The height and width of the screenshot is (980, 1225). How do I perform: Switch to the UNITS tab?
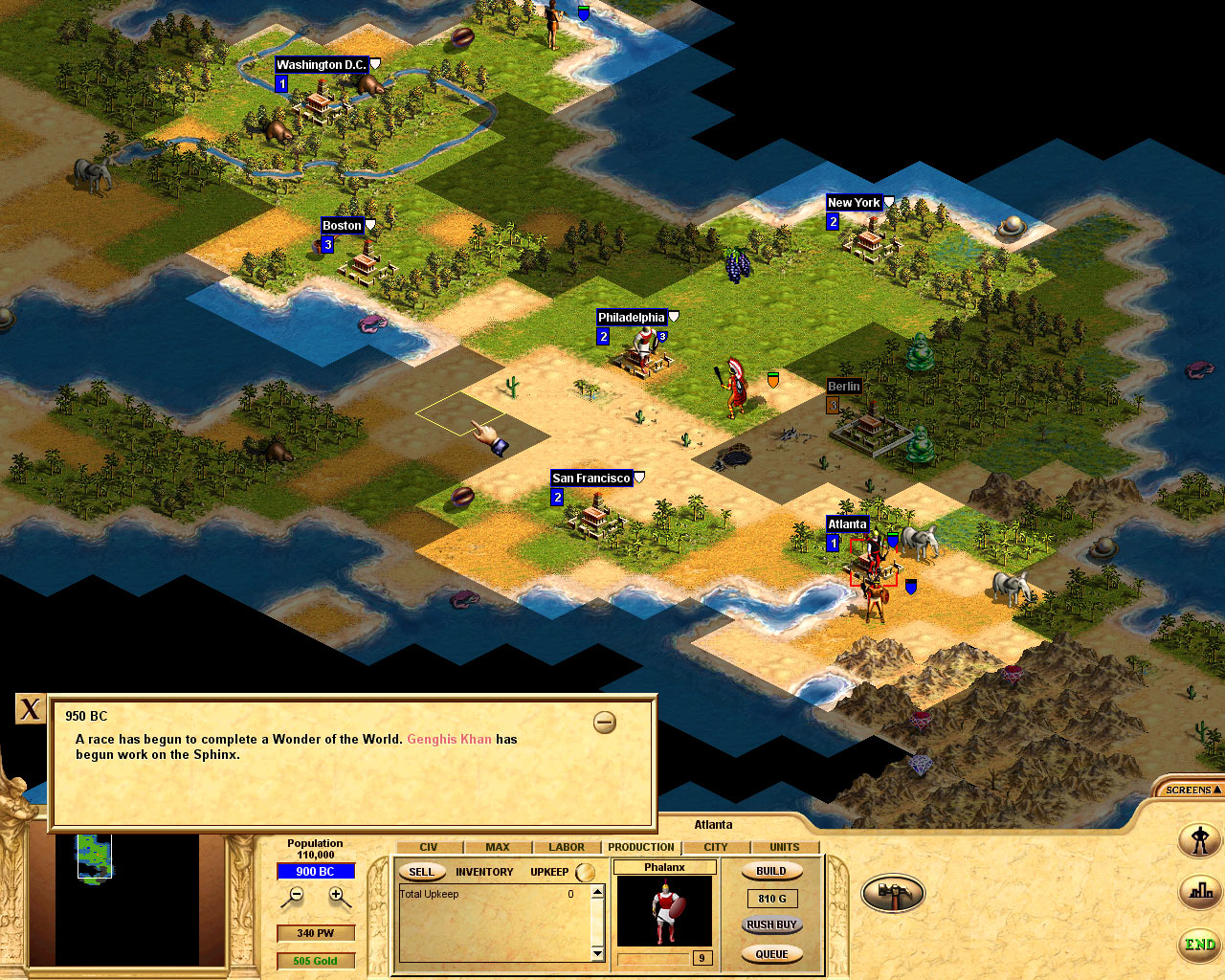785,847
